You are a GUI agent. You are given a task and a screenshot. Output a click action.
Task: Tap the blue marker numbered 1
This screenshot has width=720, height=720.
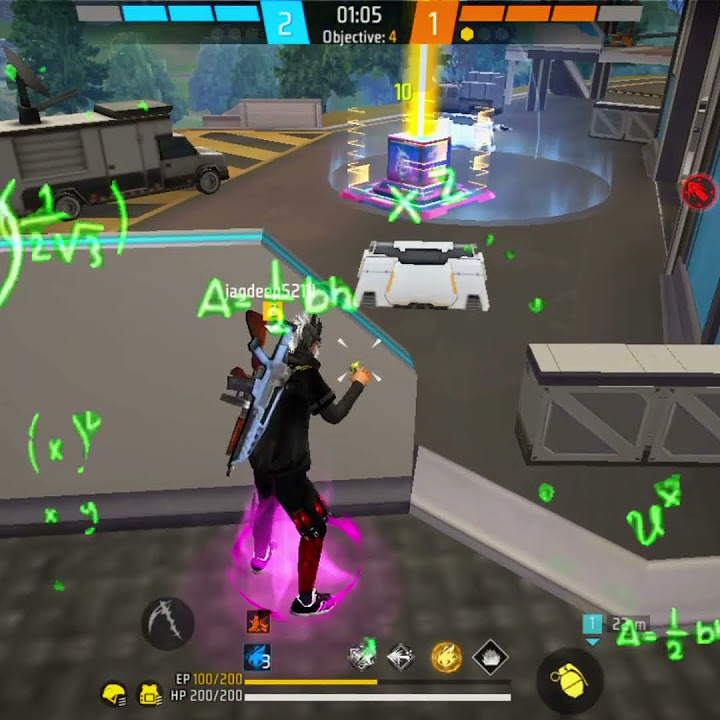coord(592,625)
